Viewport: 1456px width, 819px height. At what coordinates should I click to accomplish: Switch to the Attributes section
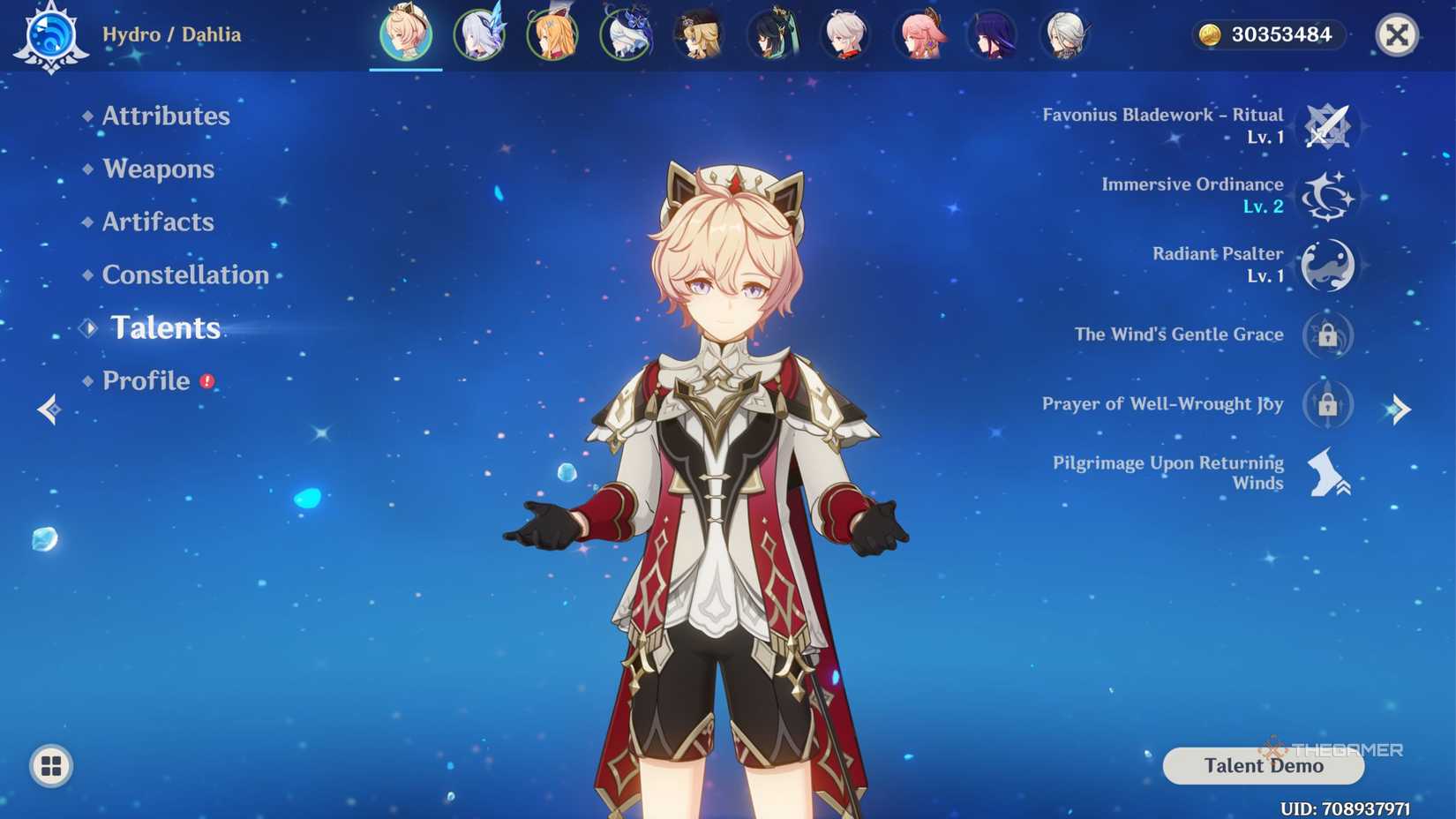[x=164, y=116]
